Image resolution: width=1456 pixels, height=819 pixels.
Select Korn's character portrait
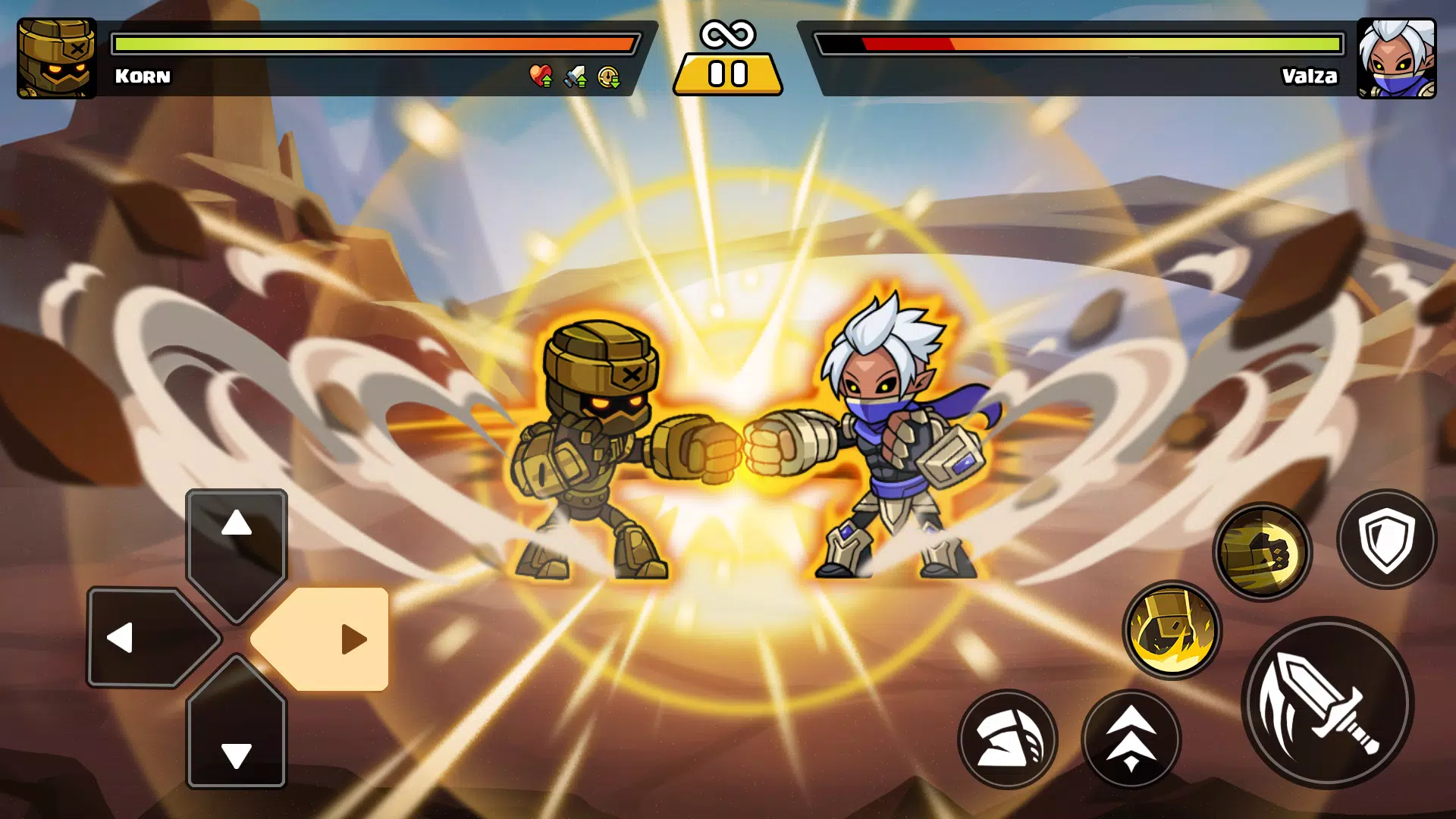tap(57, 57)
